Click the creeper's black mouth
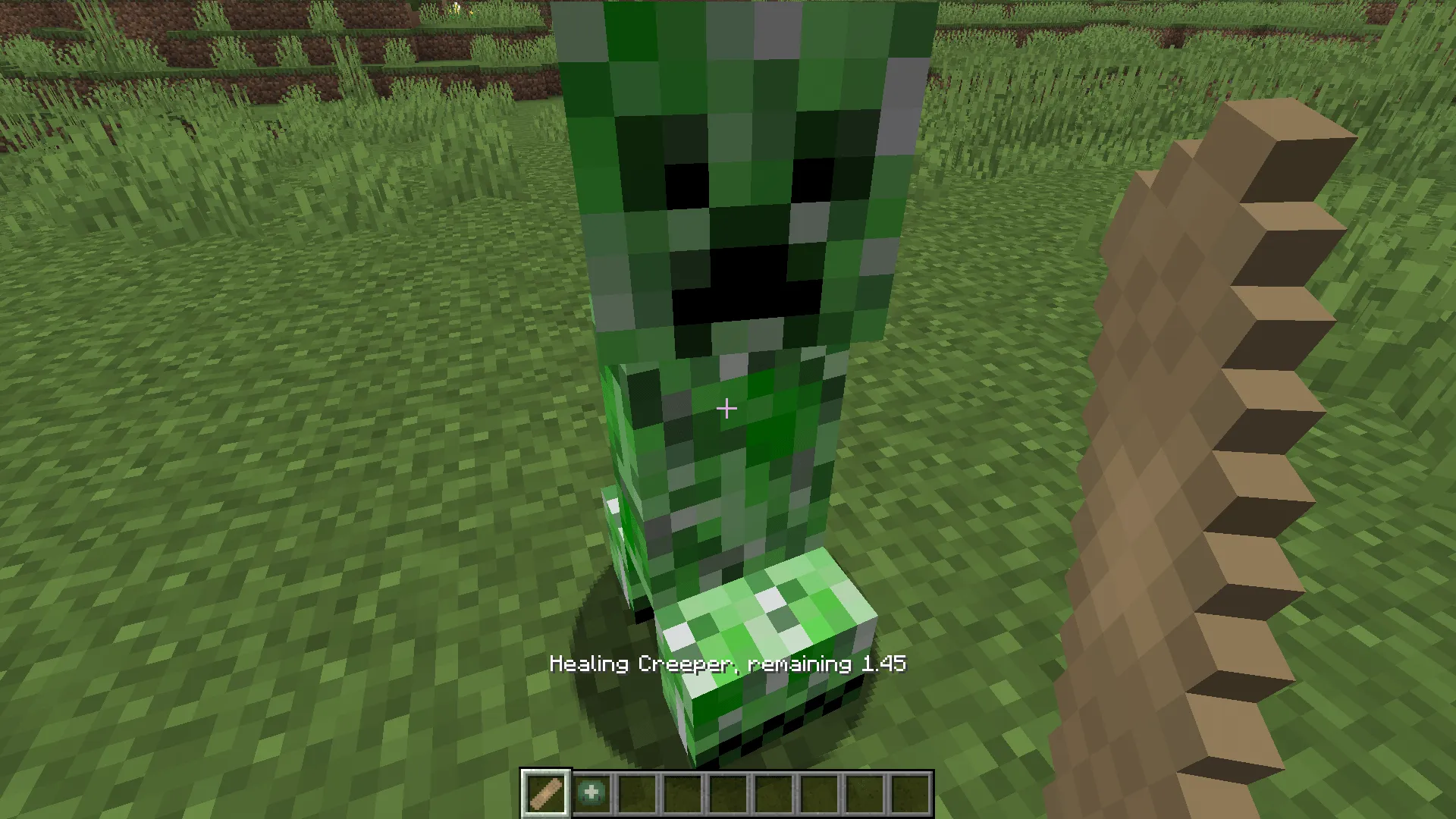This screenshot has width=1456, height=819. click(x=747, y=288)
